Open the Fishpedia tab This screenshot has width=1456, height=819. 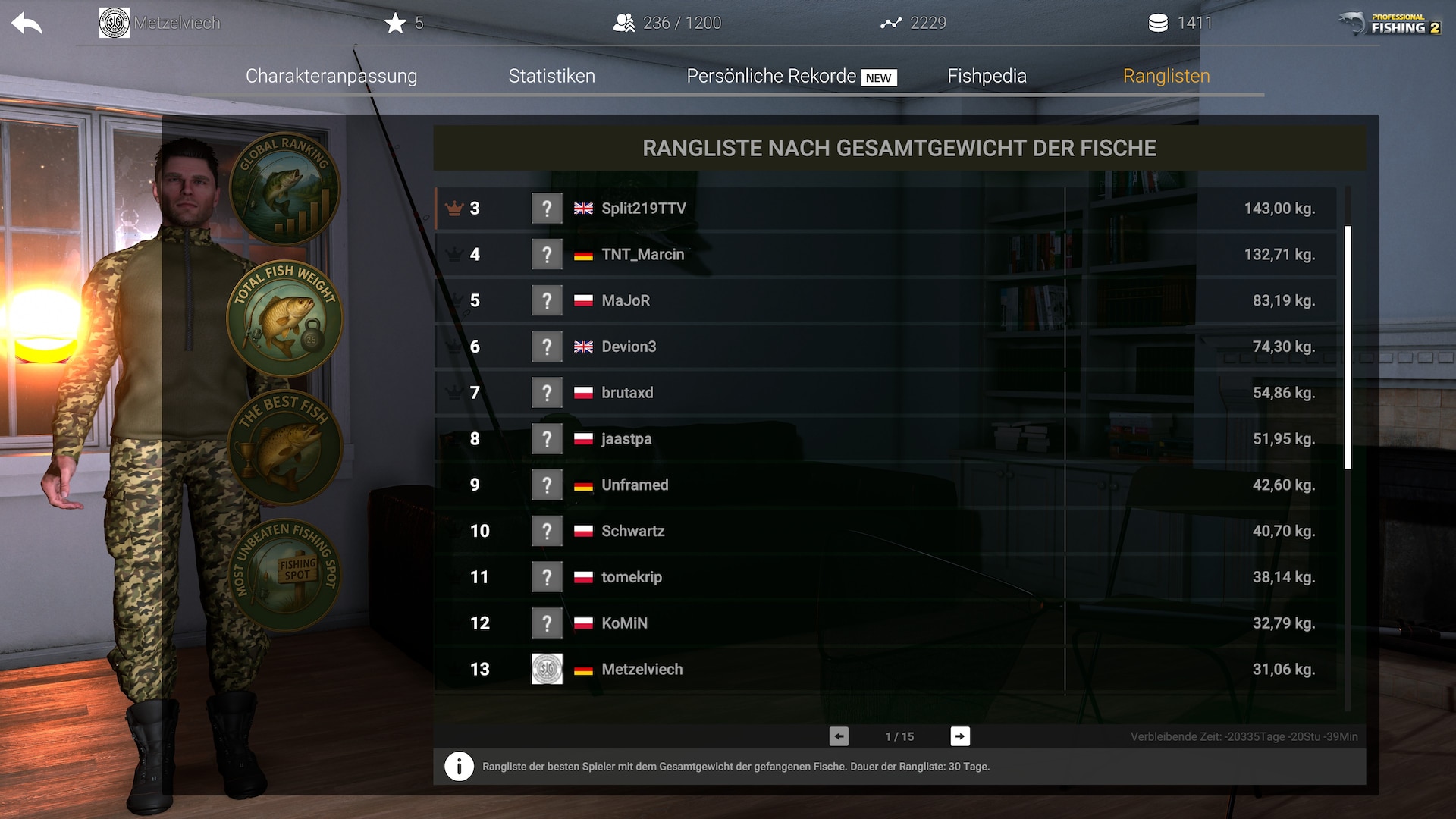987,76
